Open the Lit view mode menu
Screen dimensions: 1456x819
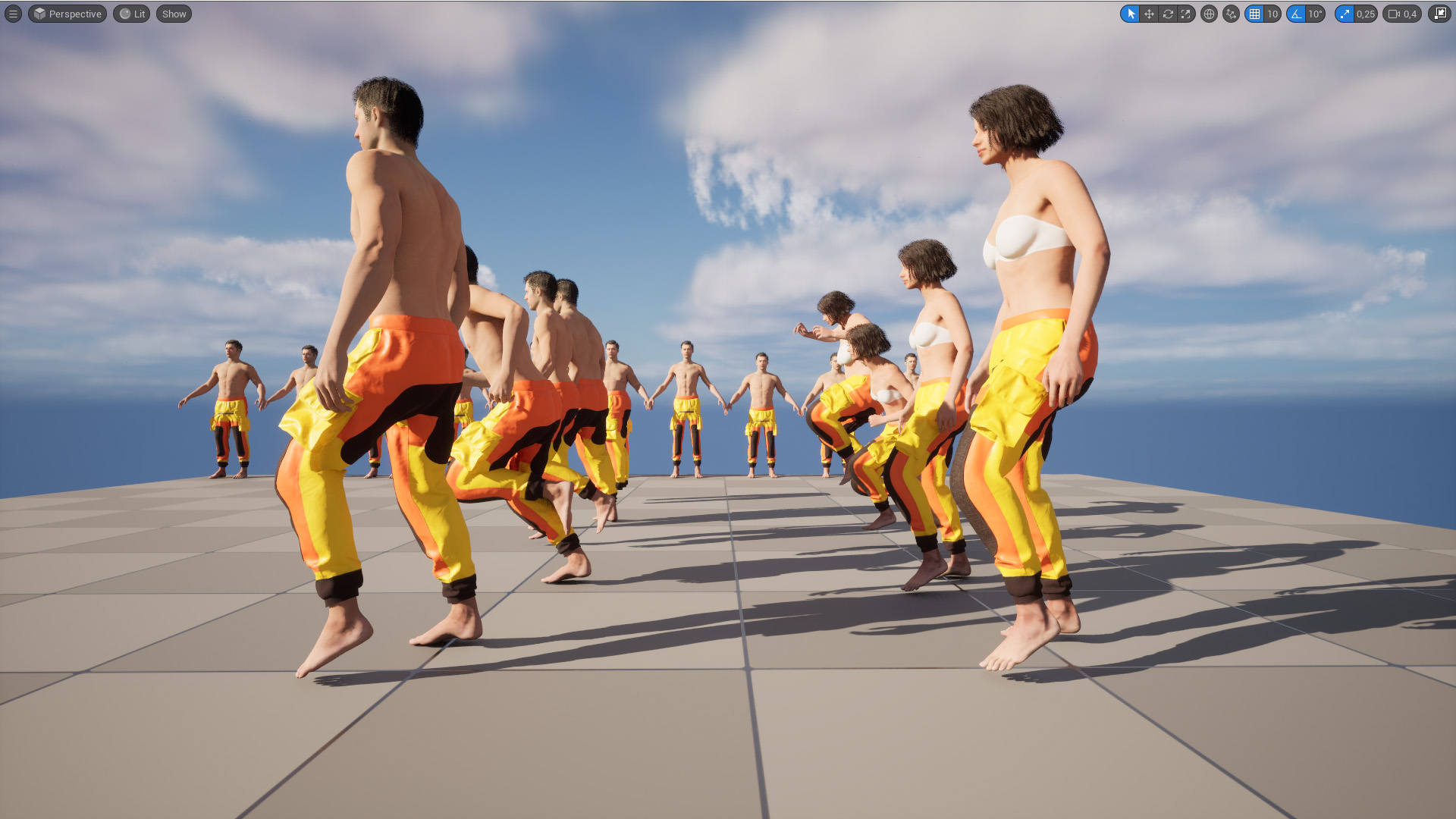click(130, 14)
